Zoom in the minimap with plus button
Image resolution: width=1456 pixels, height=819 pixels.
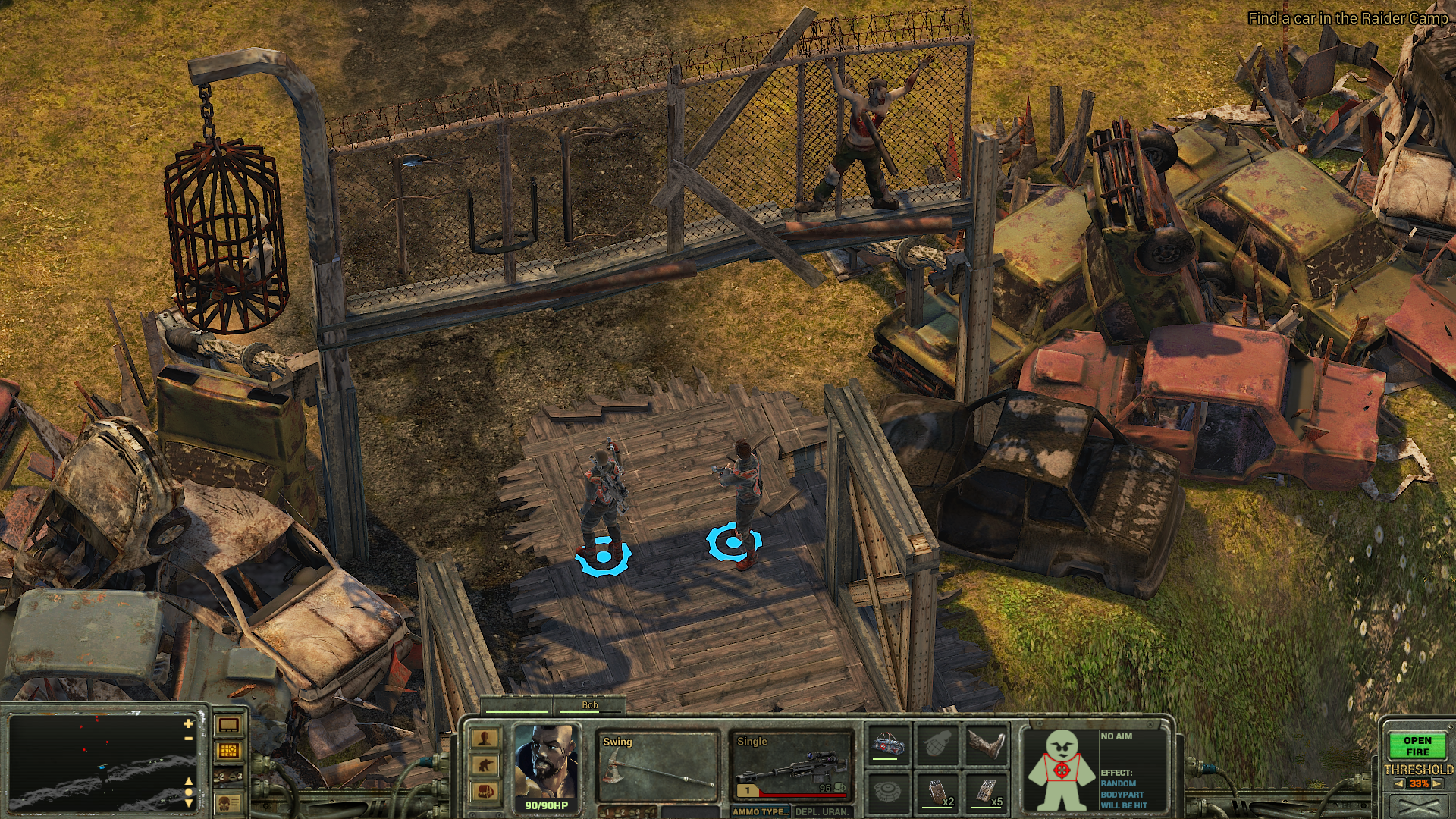188,725
